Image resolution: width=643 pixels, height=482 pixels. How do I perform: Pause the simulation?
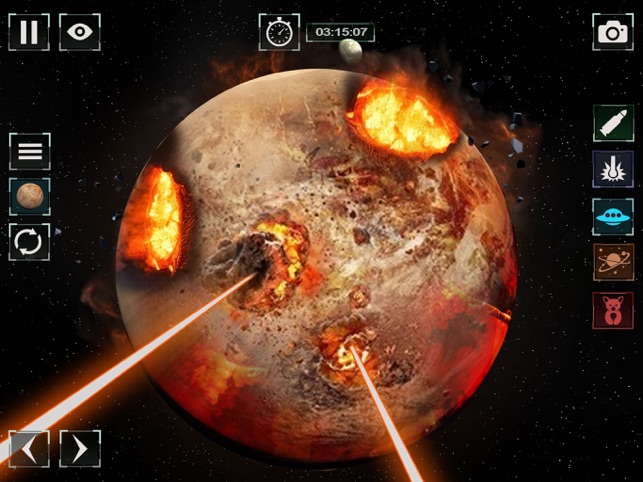click(x=29, y=32)
